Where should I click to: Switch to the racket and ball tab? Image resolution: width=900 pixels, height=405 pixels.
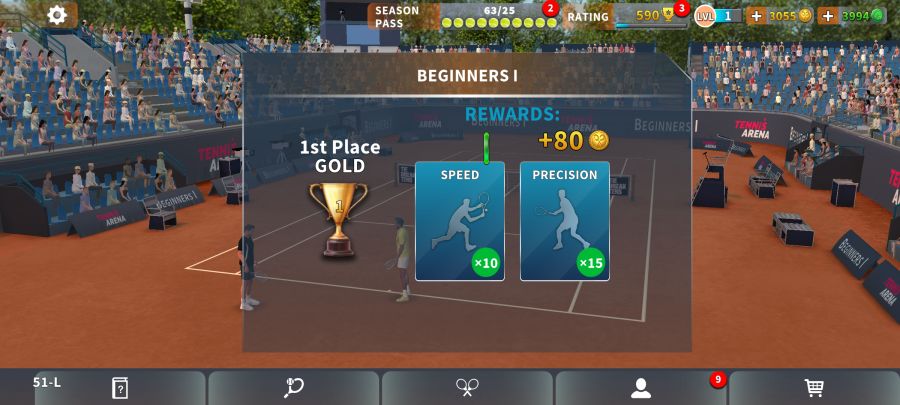(293, 388)
